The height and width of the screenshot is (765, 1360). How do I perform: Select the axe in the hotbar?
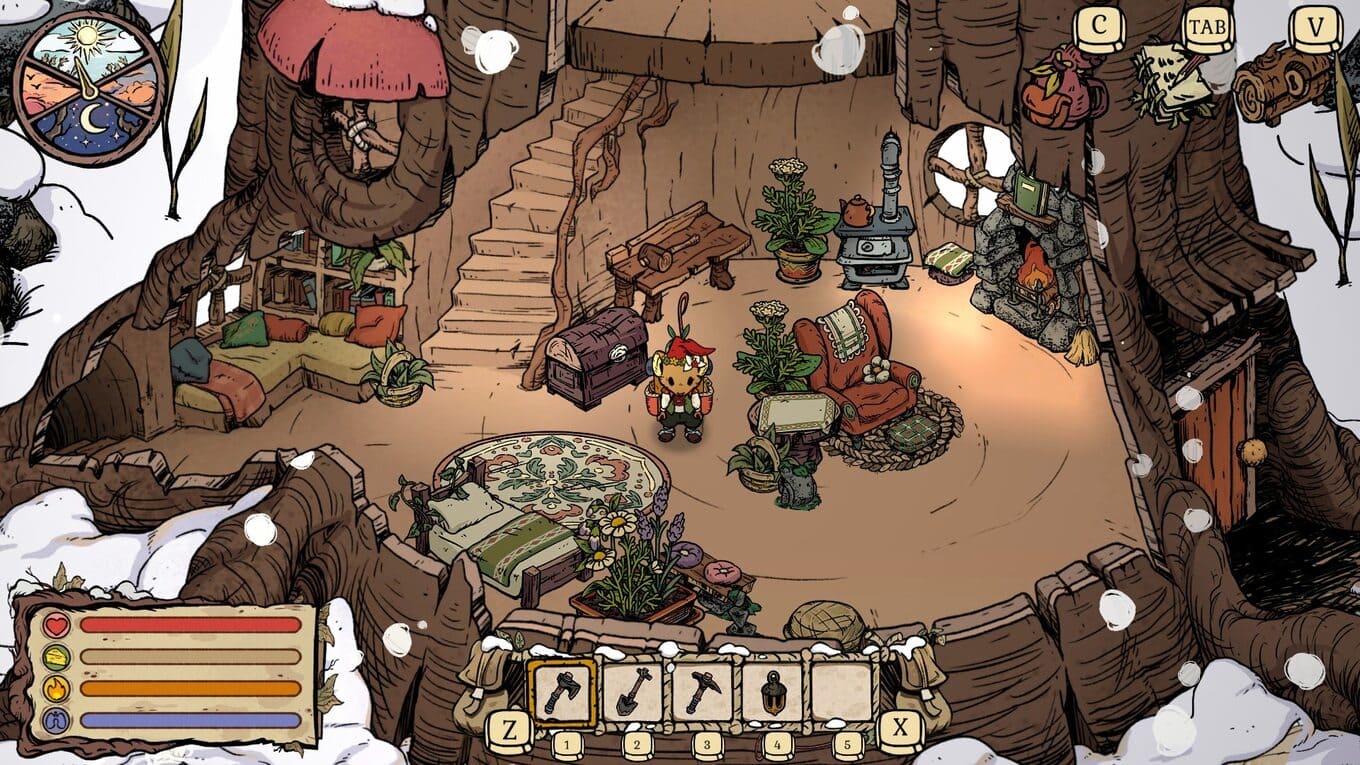[x=561, y=692]
